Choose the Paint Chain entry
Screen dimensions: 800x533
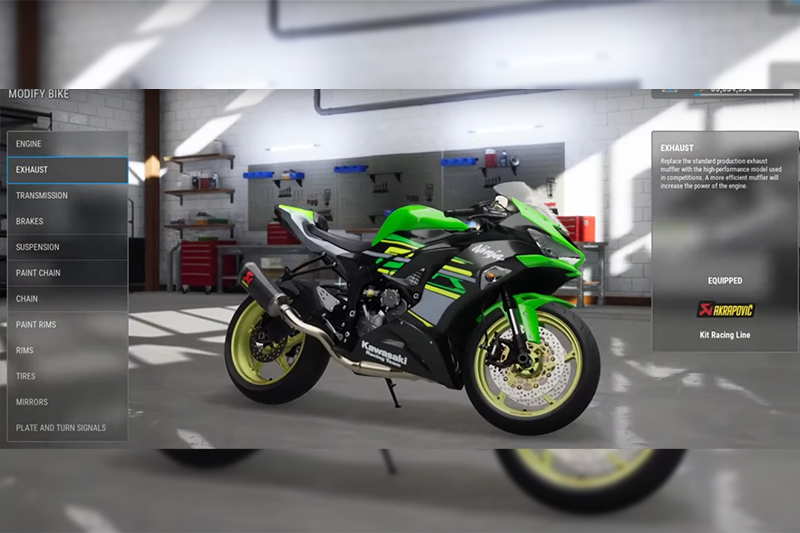[x=67, y=273]
